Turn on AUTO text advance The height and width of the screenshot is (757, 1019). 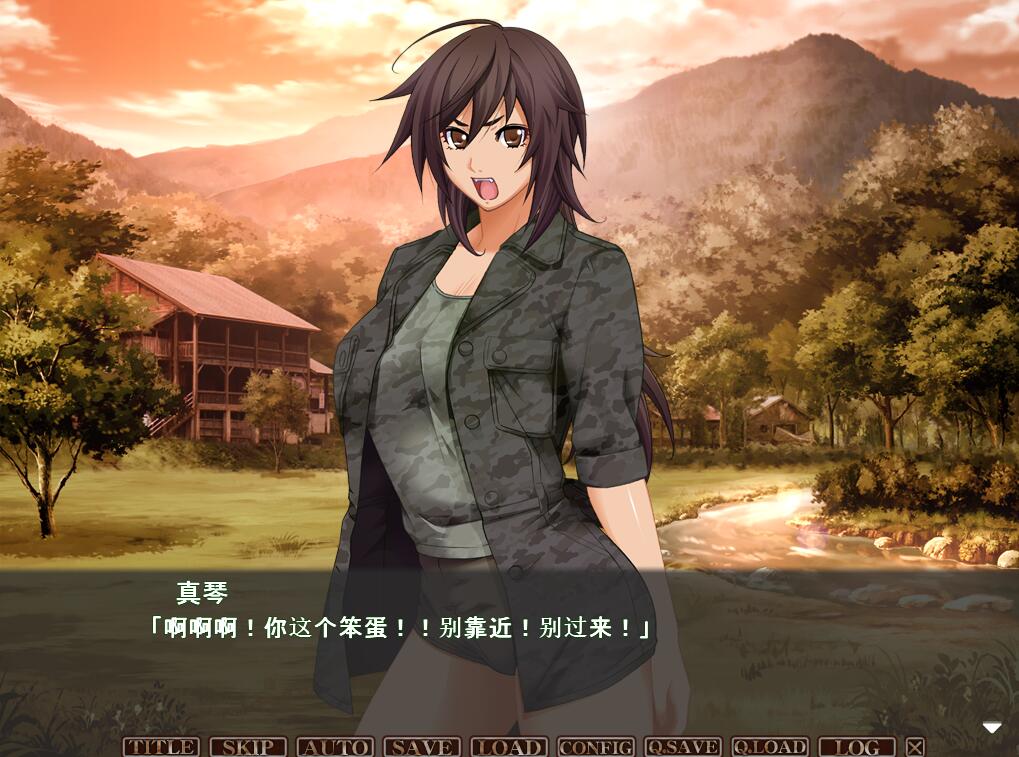tap(335, 747)
